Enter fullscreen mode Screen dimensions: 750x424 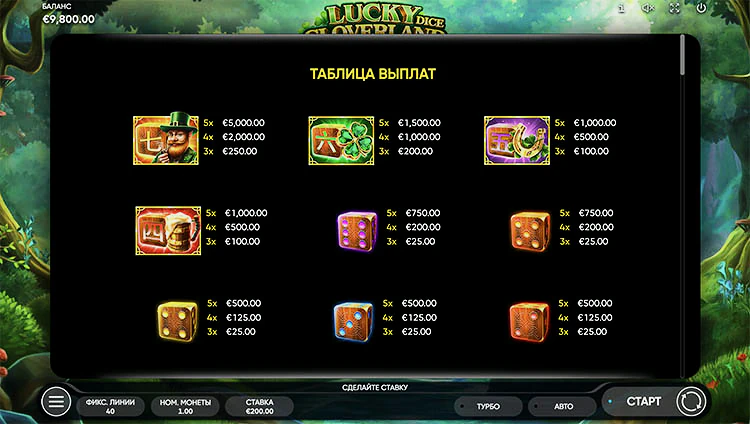(x=674, y=8)
